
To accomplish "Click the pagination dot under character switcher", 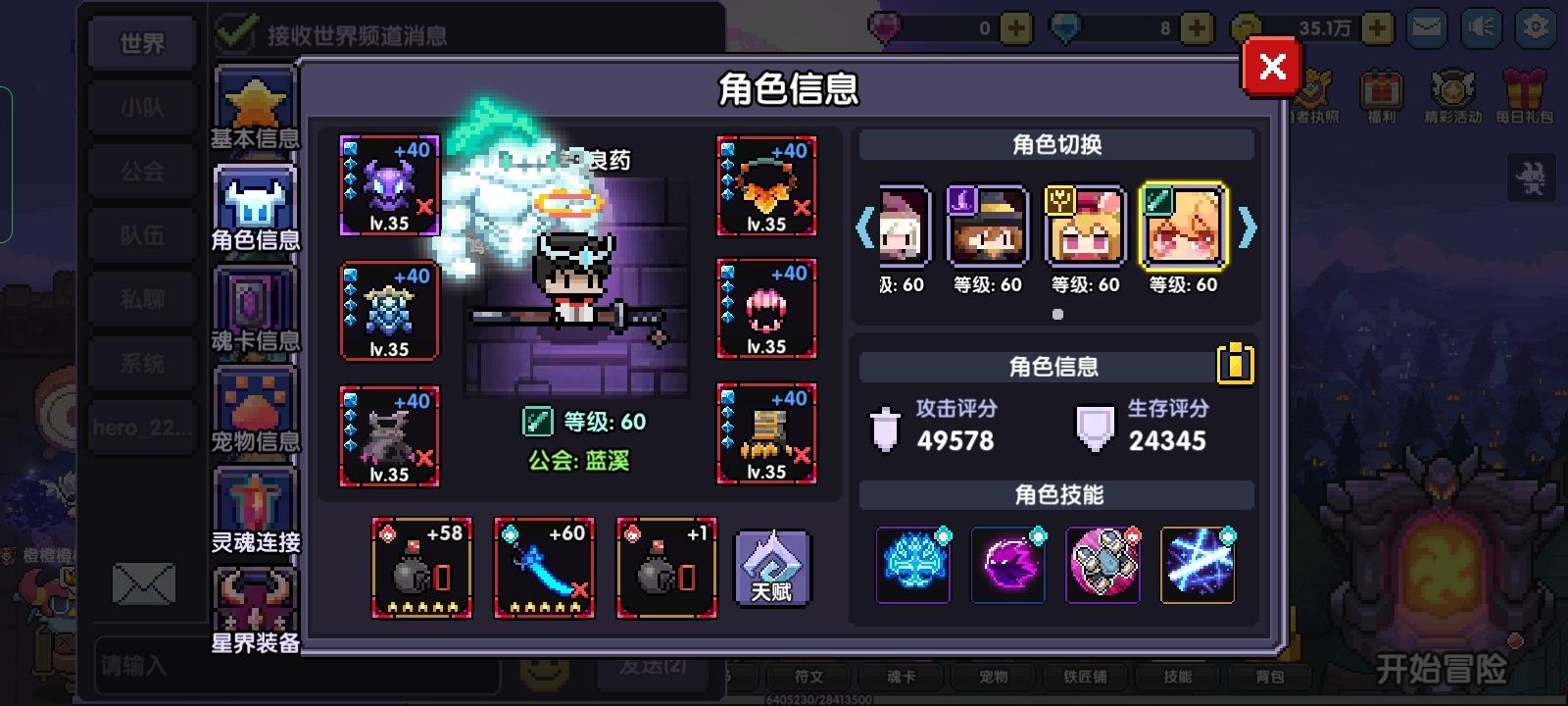I will coord(1058,314).
